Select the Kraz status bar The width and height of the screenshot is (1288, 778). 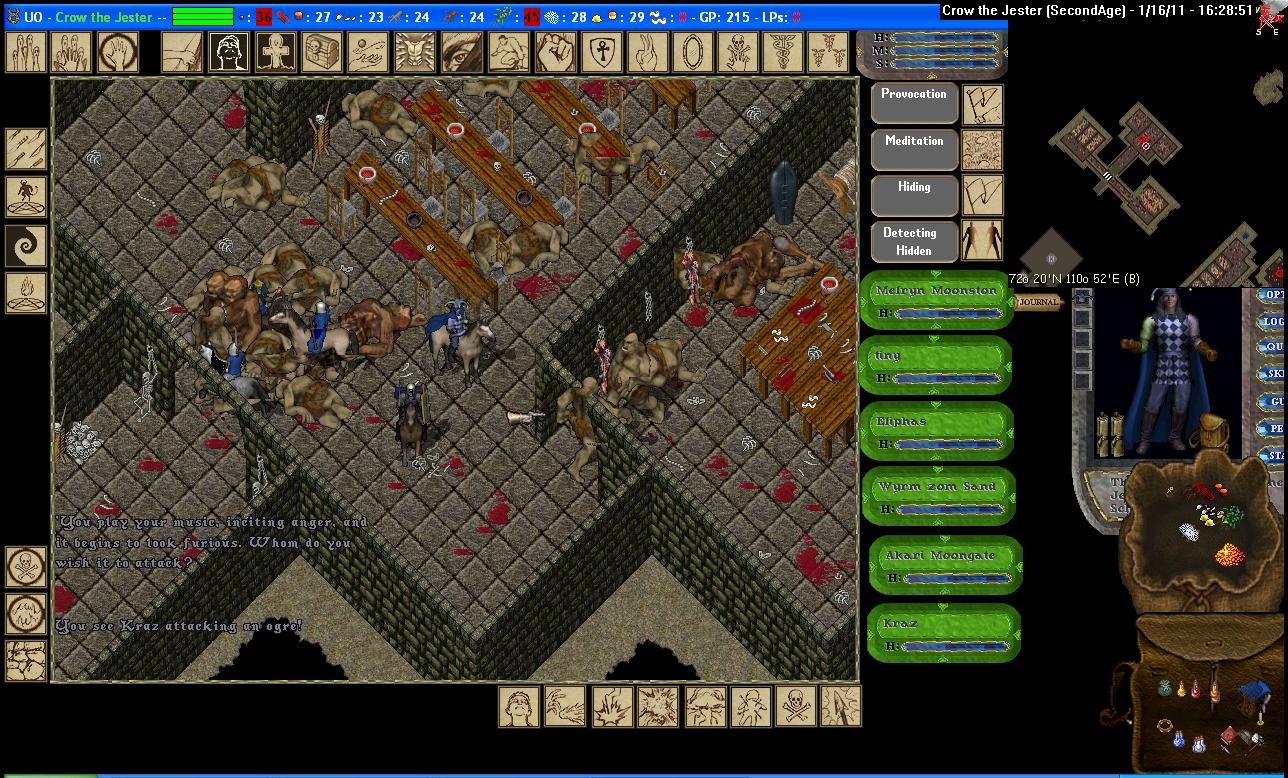(x=942, y=633)
